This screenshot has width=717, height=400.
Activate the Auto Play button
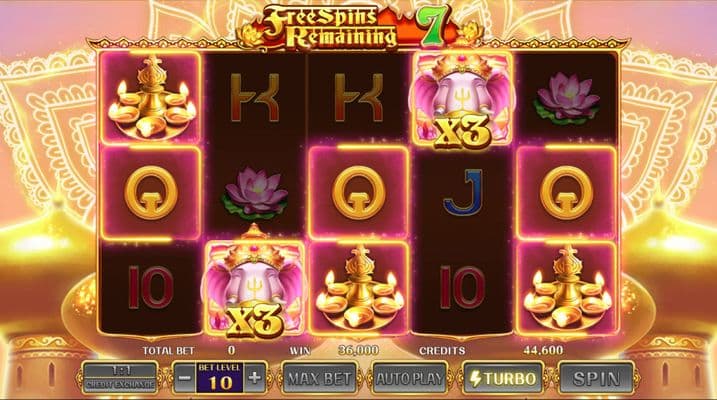coord(409,377)
